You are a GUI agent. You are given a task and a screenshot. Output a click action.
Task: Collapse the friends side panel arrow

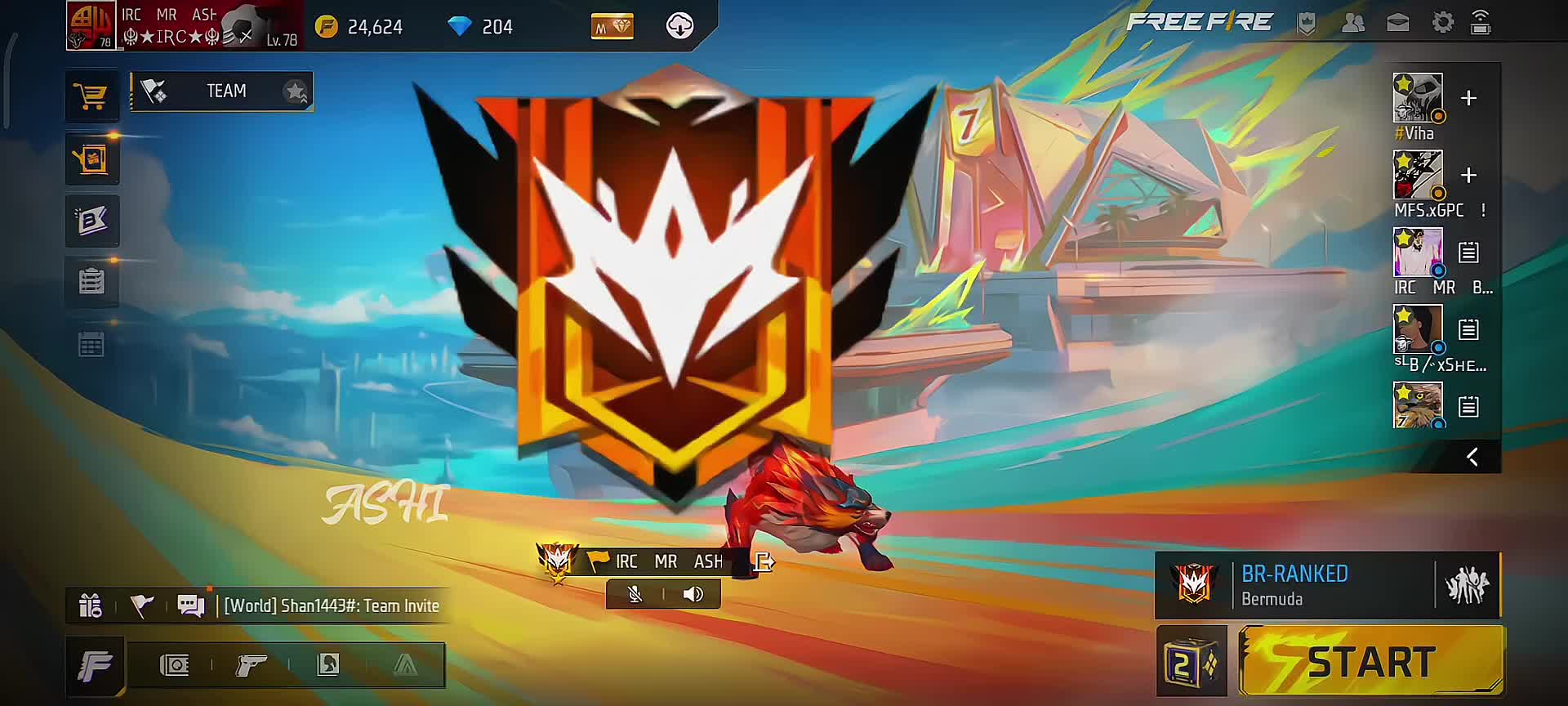(1472, 457)
